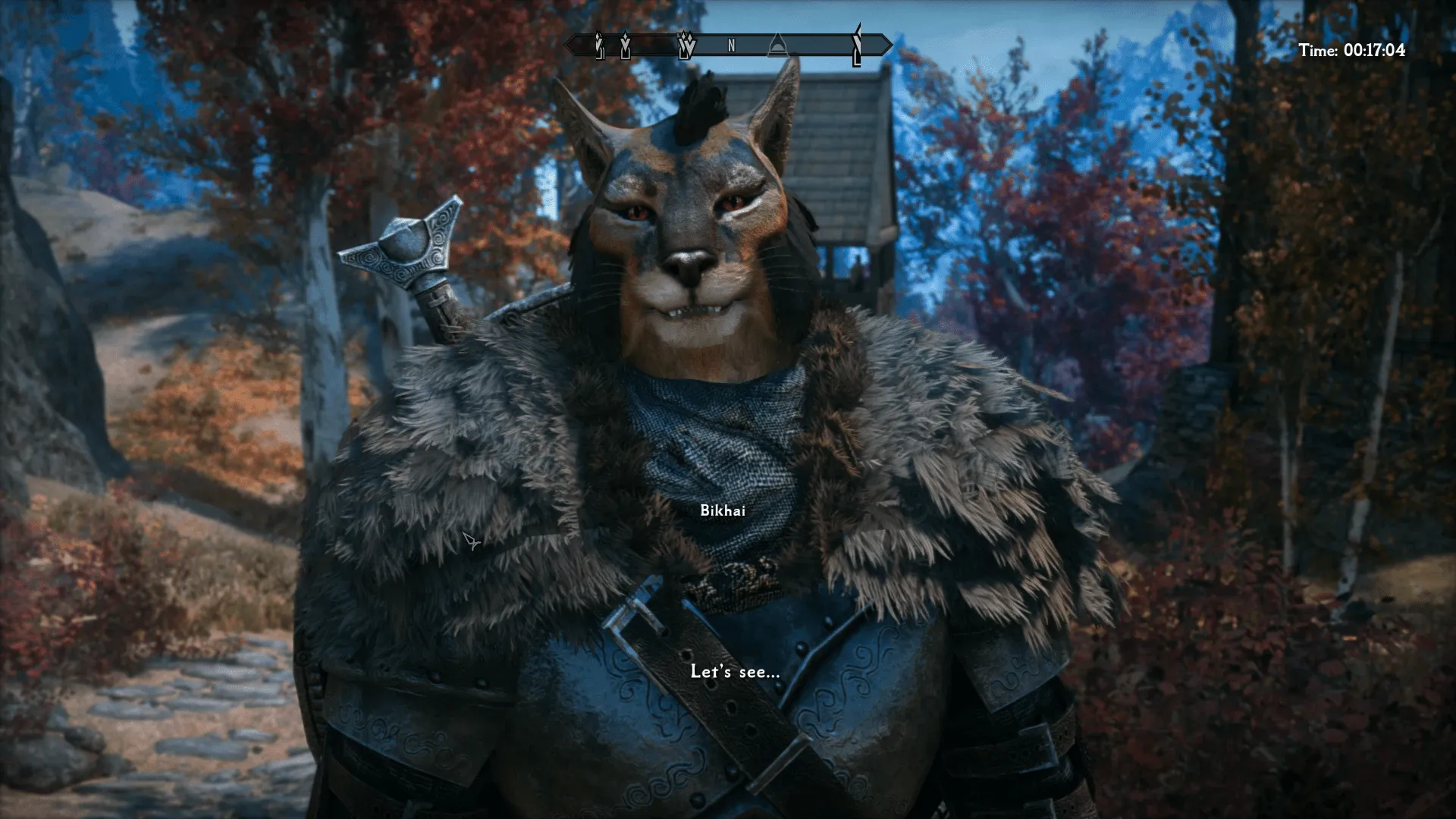Click the shrine landmark icon on the compass

pos(777,47)
